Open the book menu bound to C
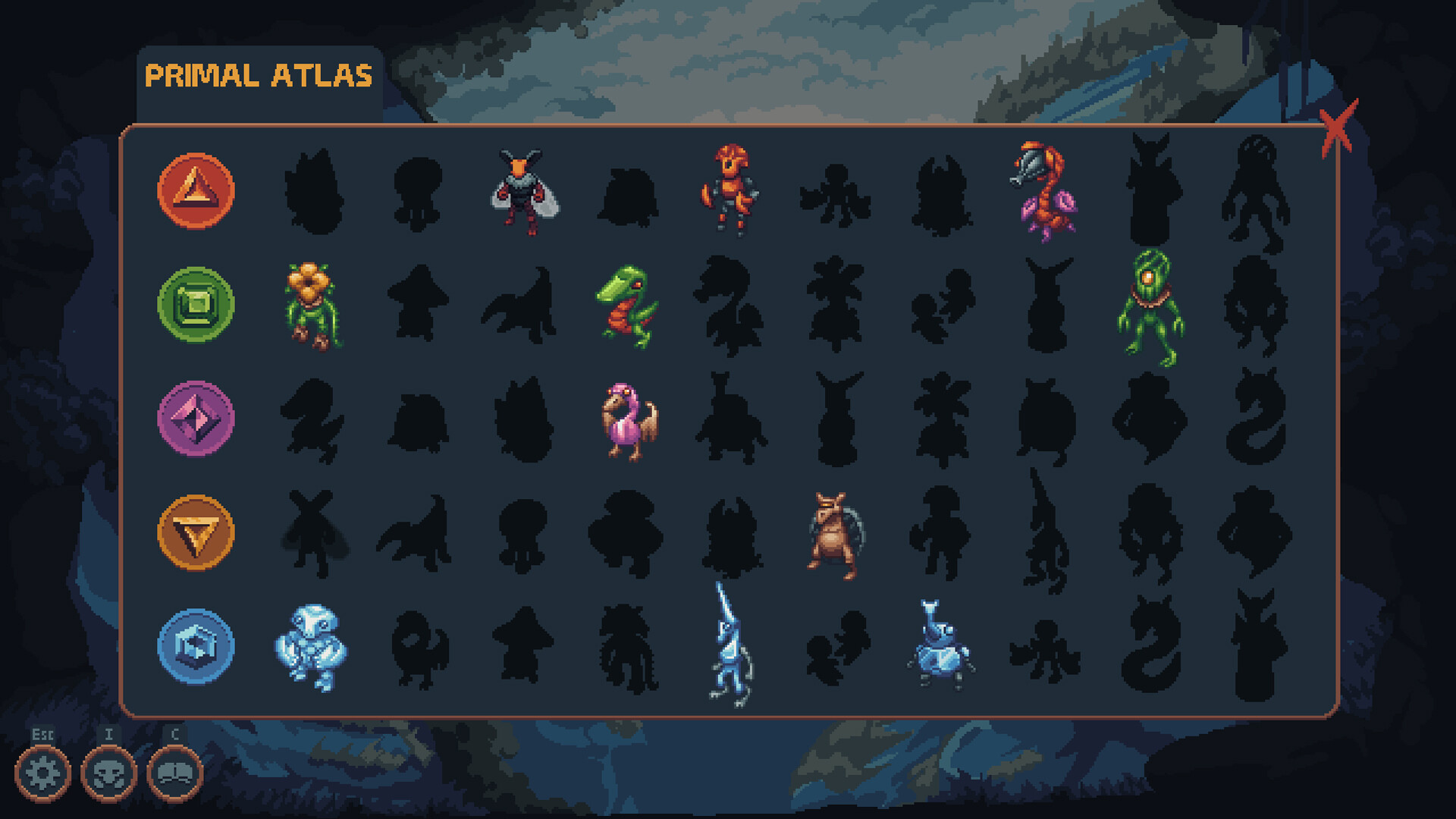The image size is (1456, 819). pos(173,771)
